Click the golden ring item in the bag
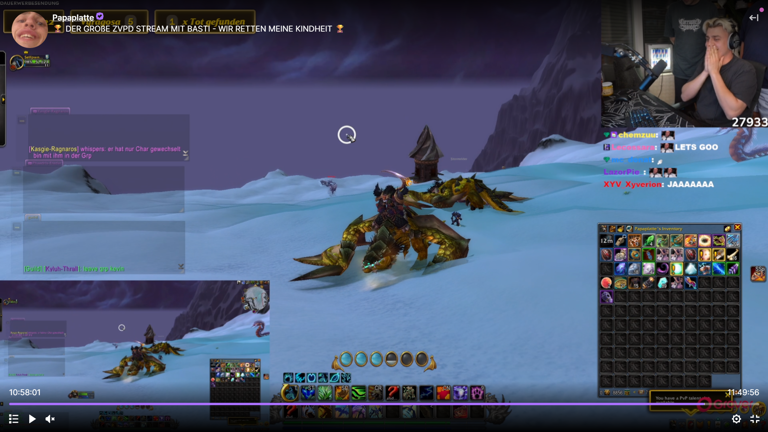 coord(704,241)
